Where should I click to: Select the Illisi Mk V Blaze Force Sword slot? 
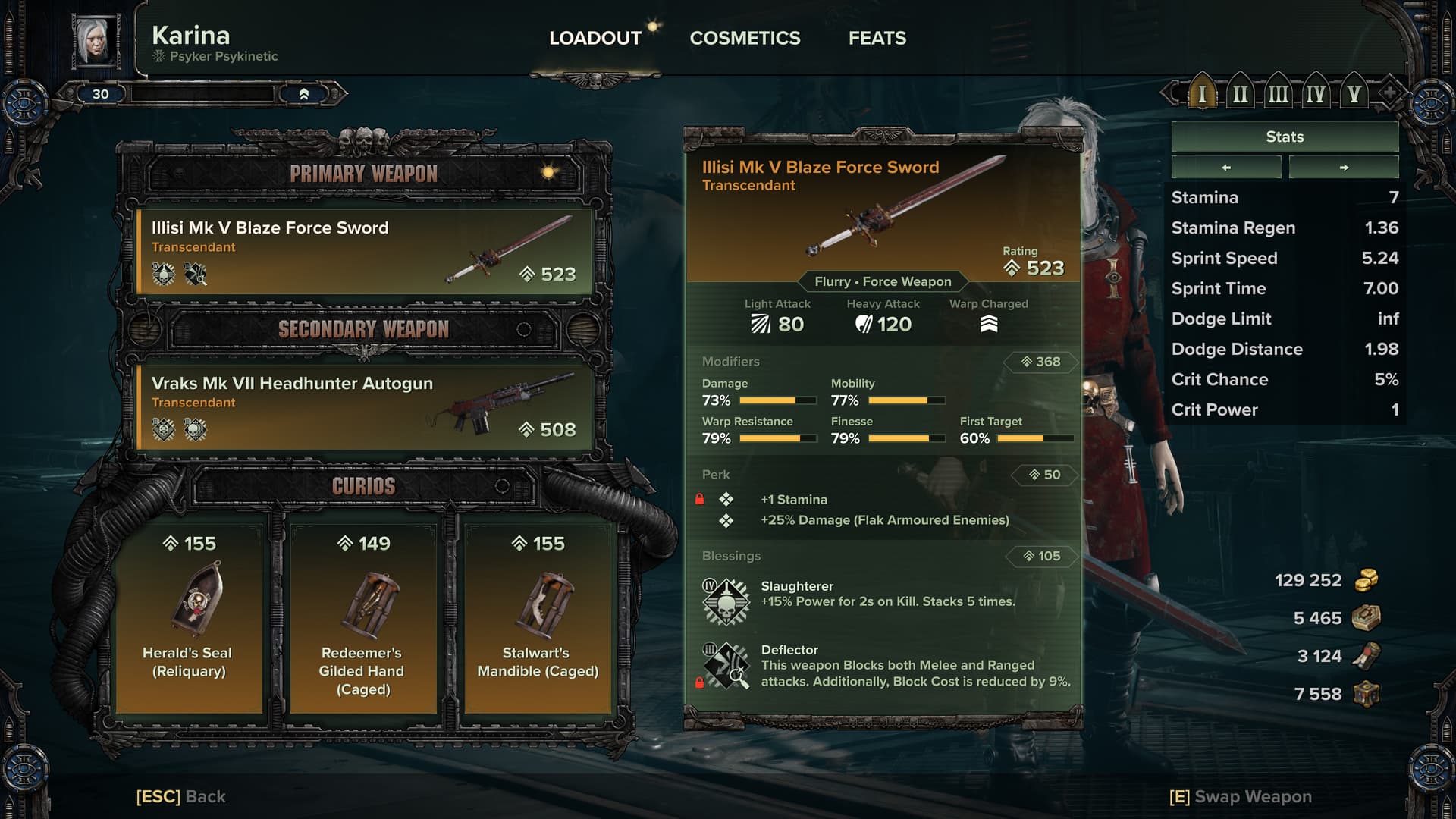364,252
